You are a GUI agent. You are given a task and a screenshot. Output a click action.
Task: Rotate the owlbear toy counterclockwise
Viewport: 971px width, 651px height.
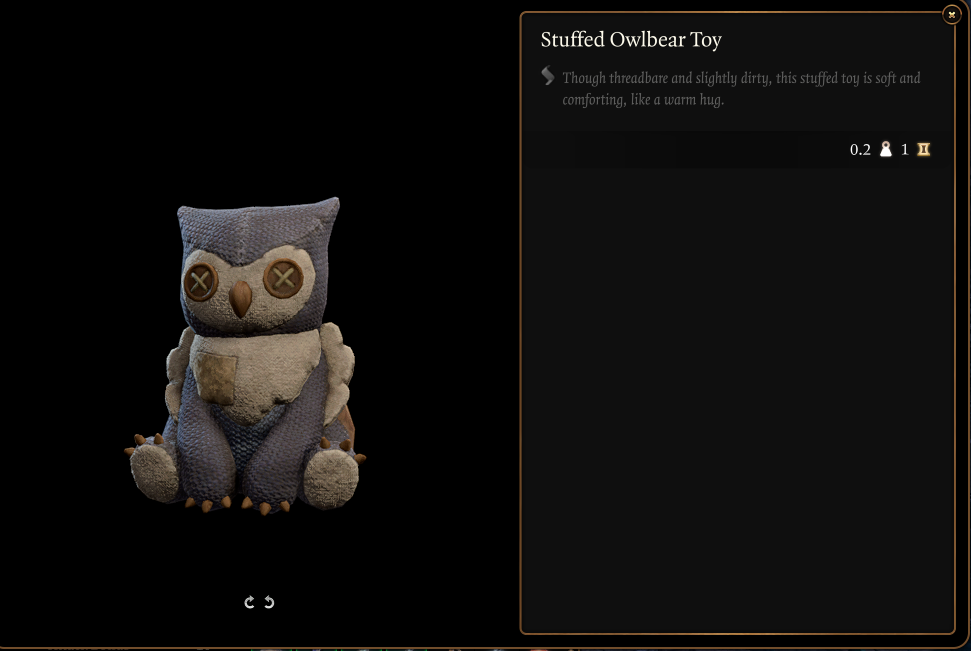pyautogui.click(x=269, y=602)
